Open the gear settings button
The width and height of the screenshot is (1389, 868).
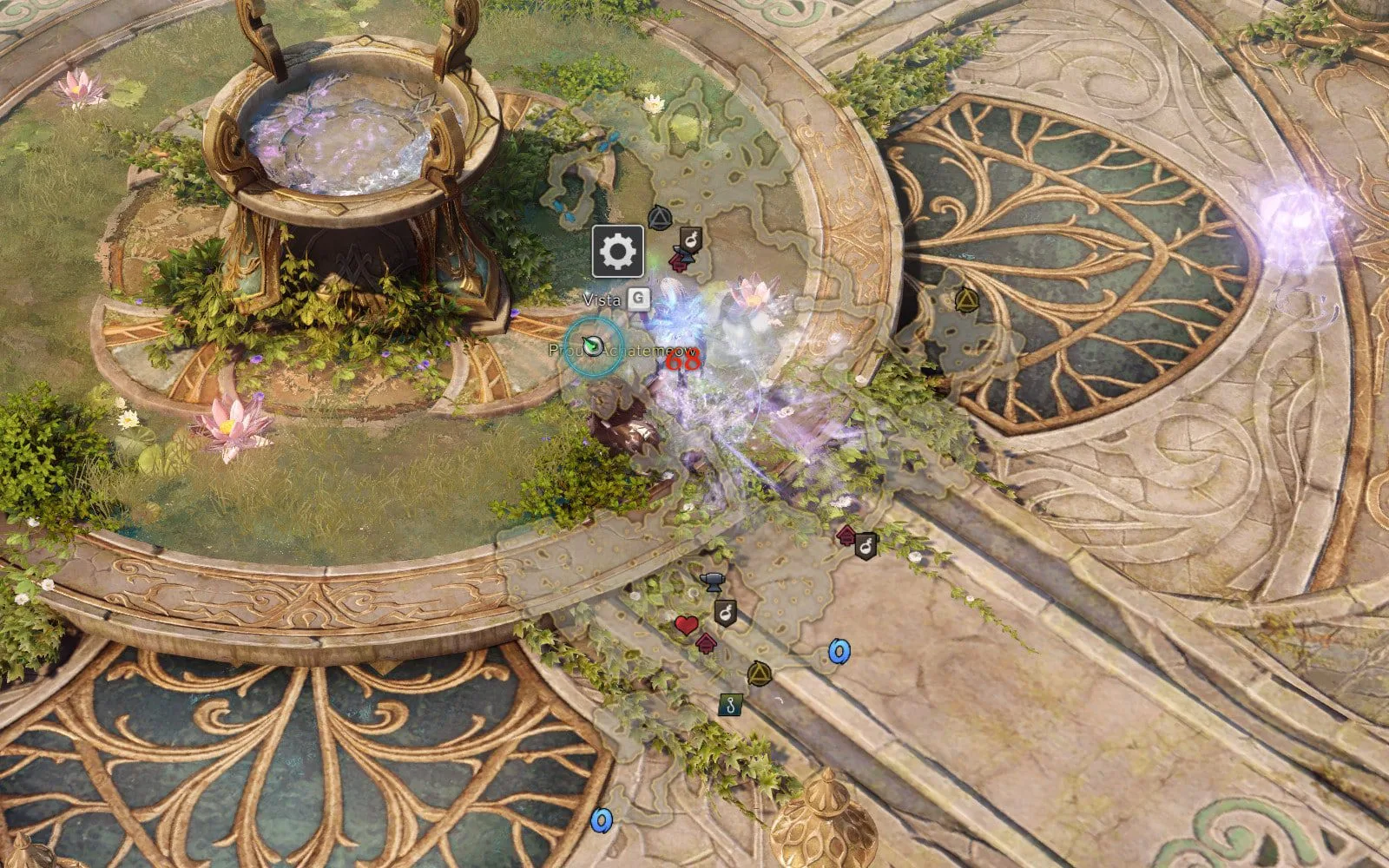617,252
